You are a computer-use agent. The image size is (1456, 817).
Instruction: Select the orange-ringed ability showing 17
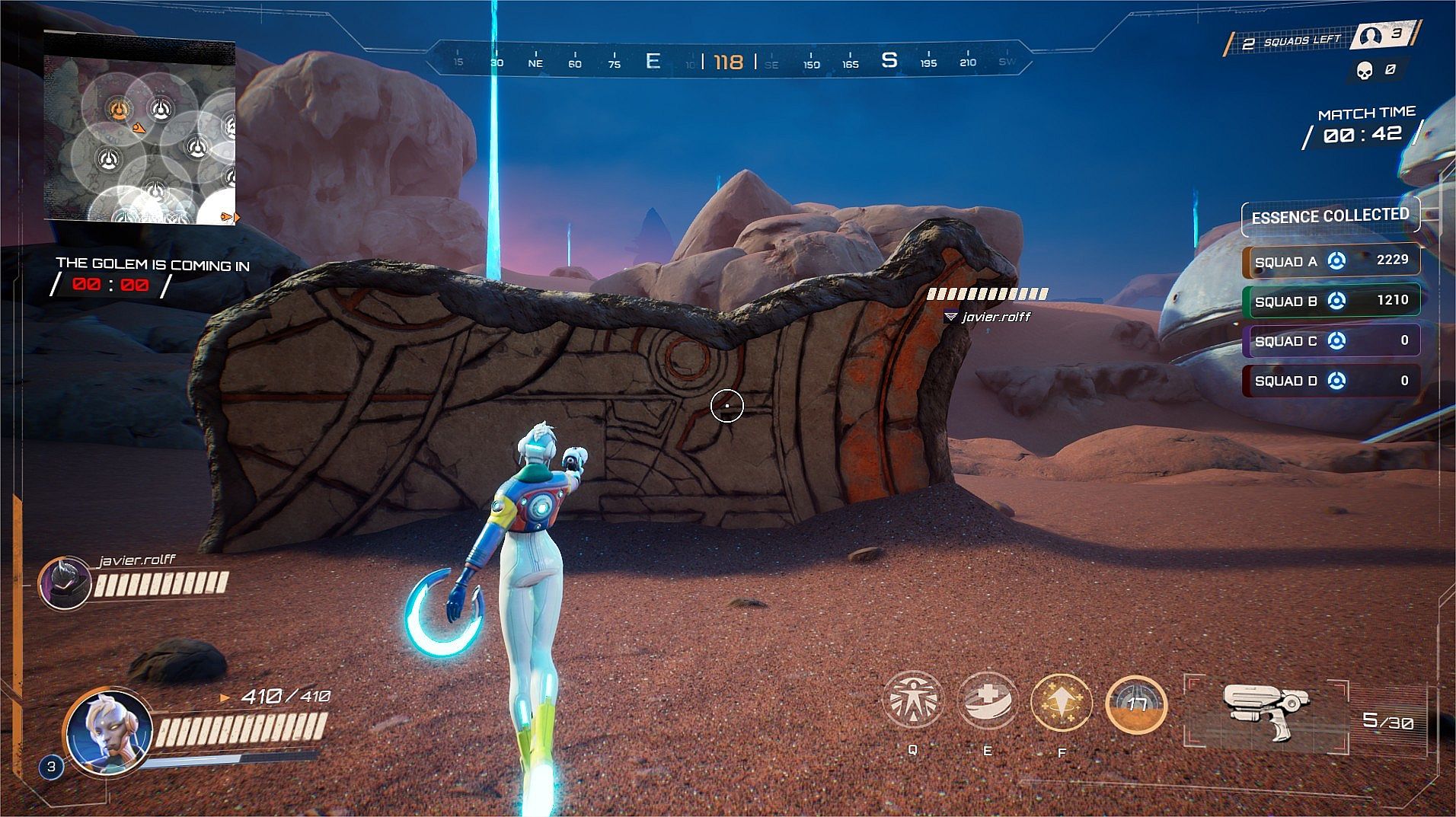(x=1135, y=704)
